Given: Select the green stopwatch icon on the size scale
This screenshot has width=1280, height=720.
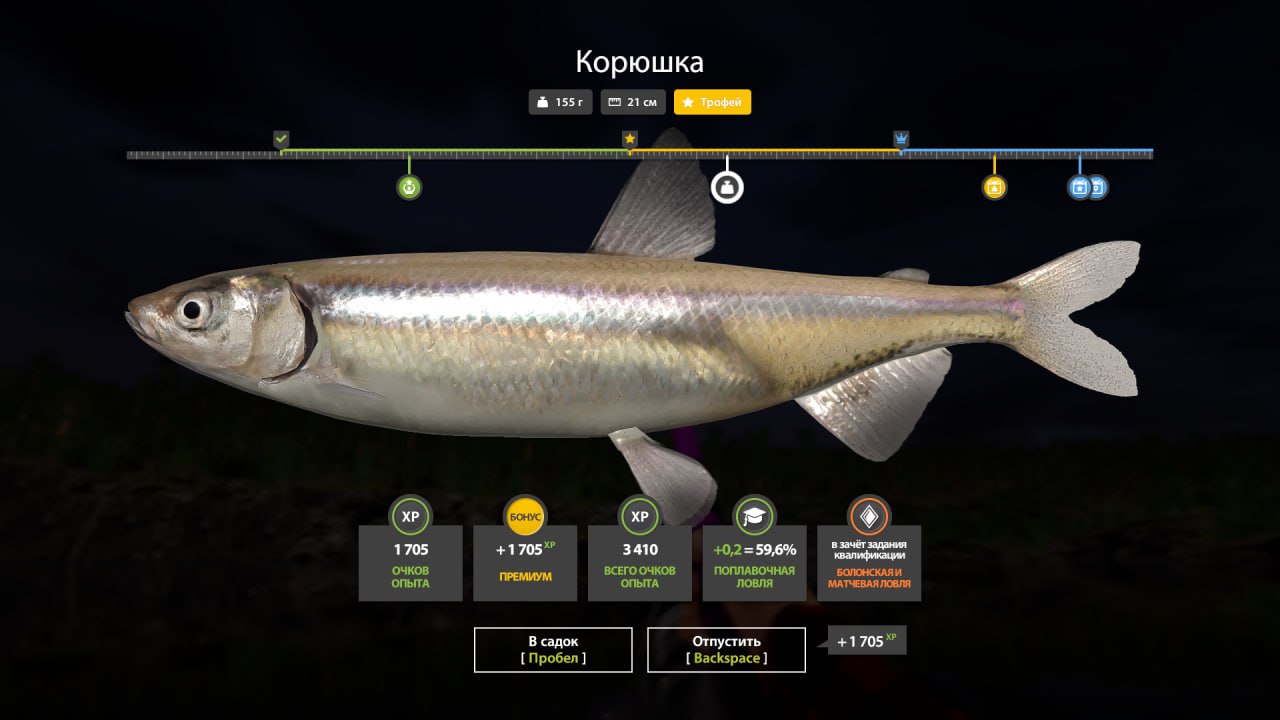Looking at the screenshot, I should [408, 186].
